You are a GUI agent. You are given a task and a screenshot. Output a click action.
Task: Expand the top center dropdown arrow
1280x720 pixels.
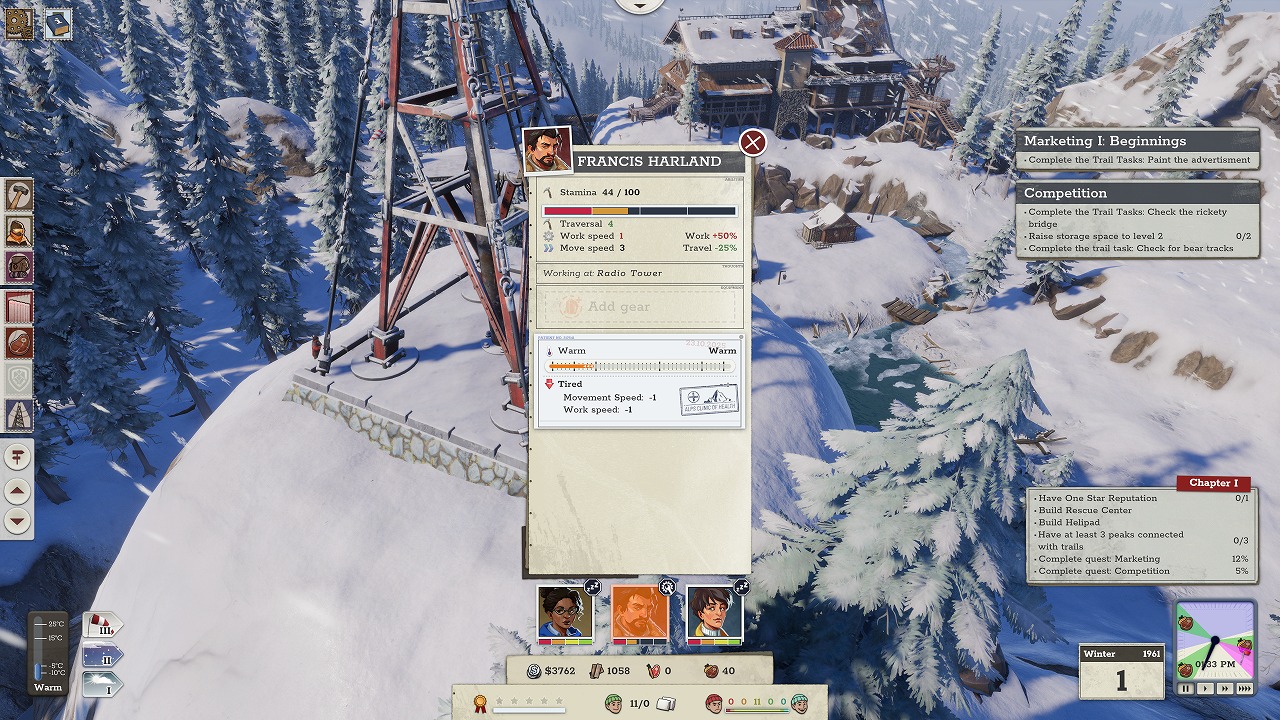[x=640, y=4]
